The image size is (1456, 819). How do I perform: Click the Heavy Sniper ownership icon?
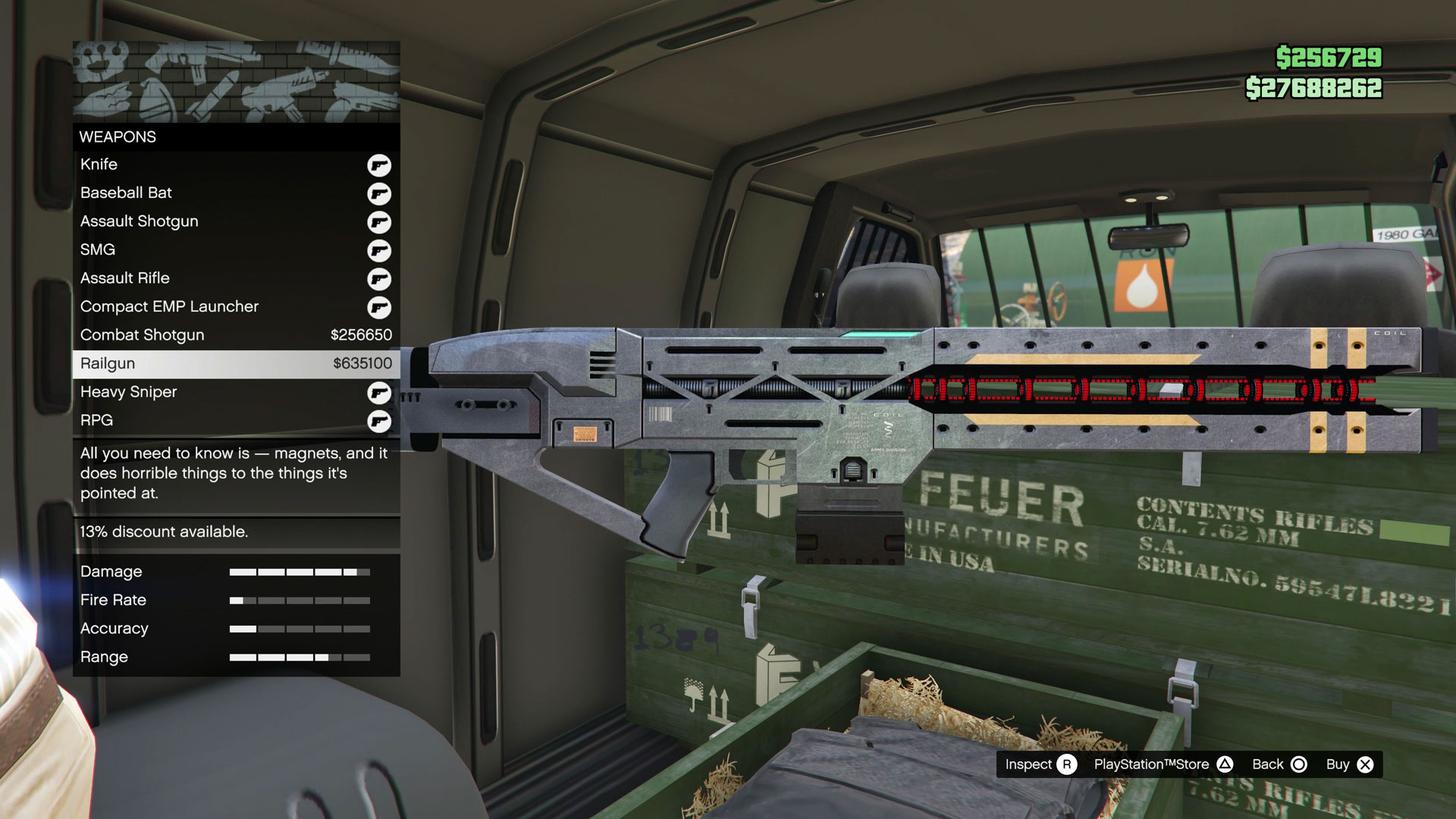click(x=379, y=392)
